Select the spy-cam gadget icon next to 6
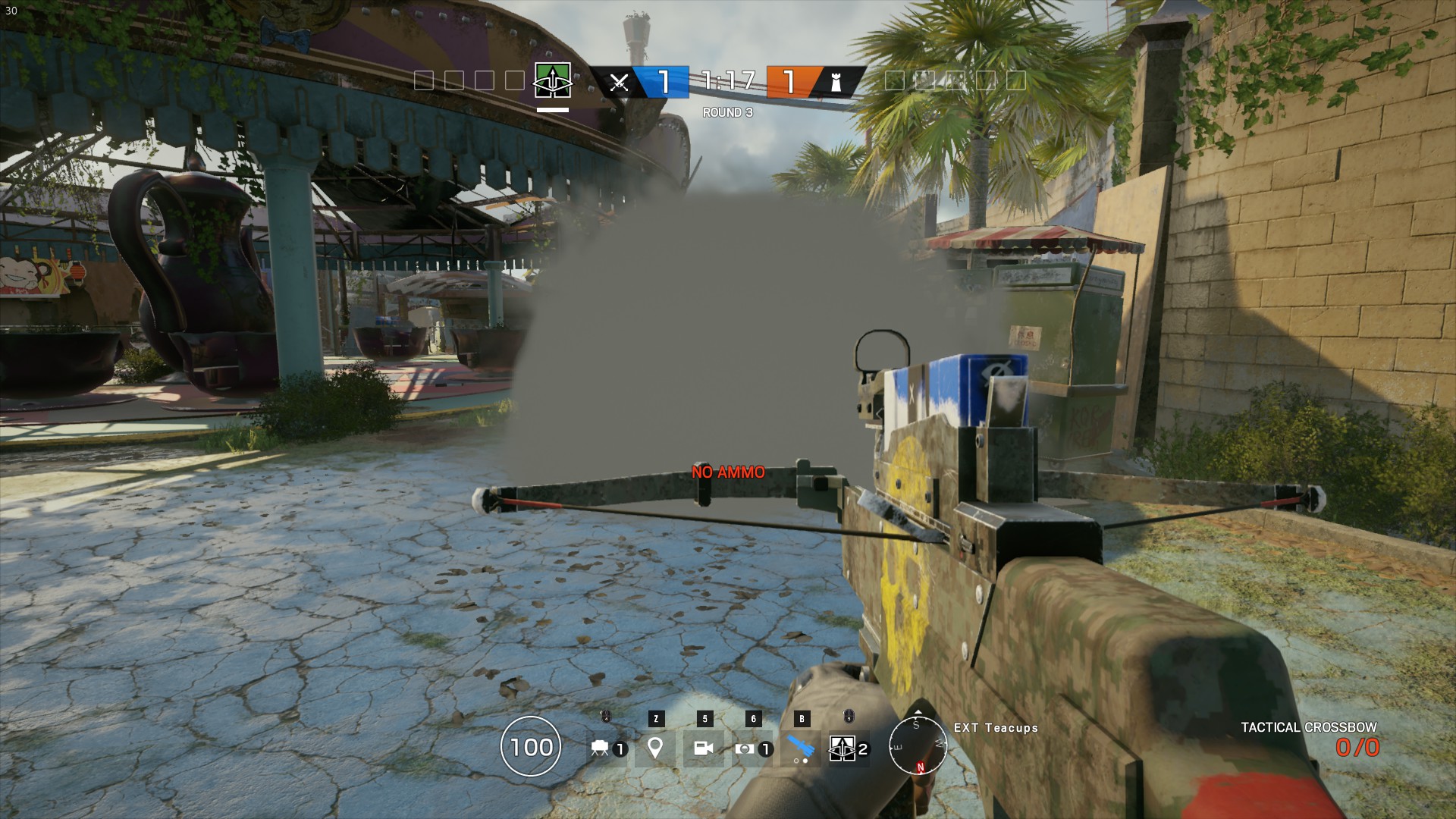1456x819 pixels. [745, 748]
